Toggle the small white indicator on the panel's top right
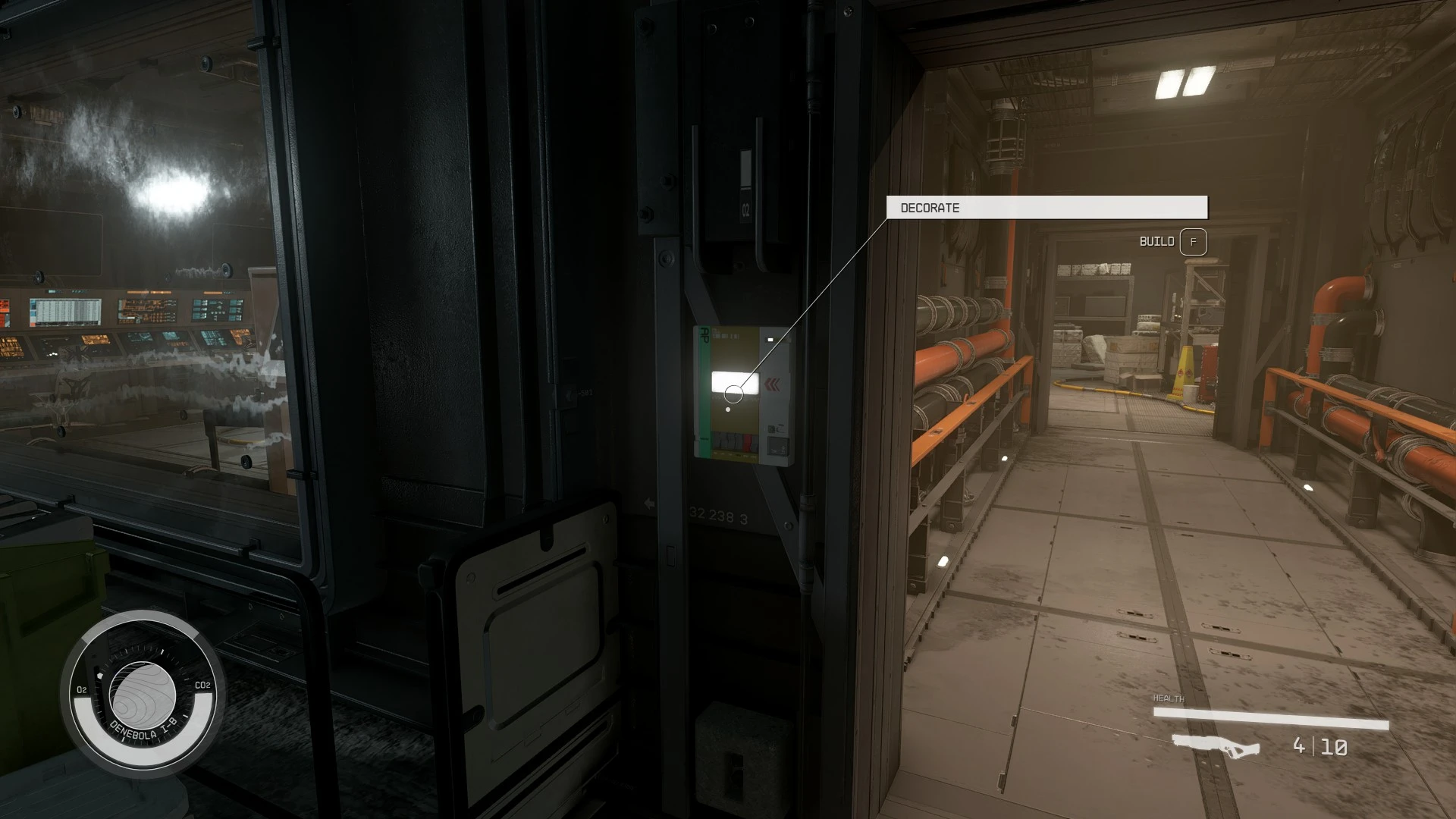Image resolution: width=1456 pixels, height=819 pixels. click(x=771, y=340)
